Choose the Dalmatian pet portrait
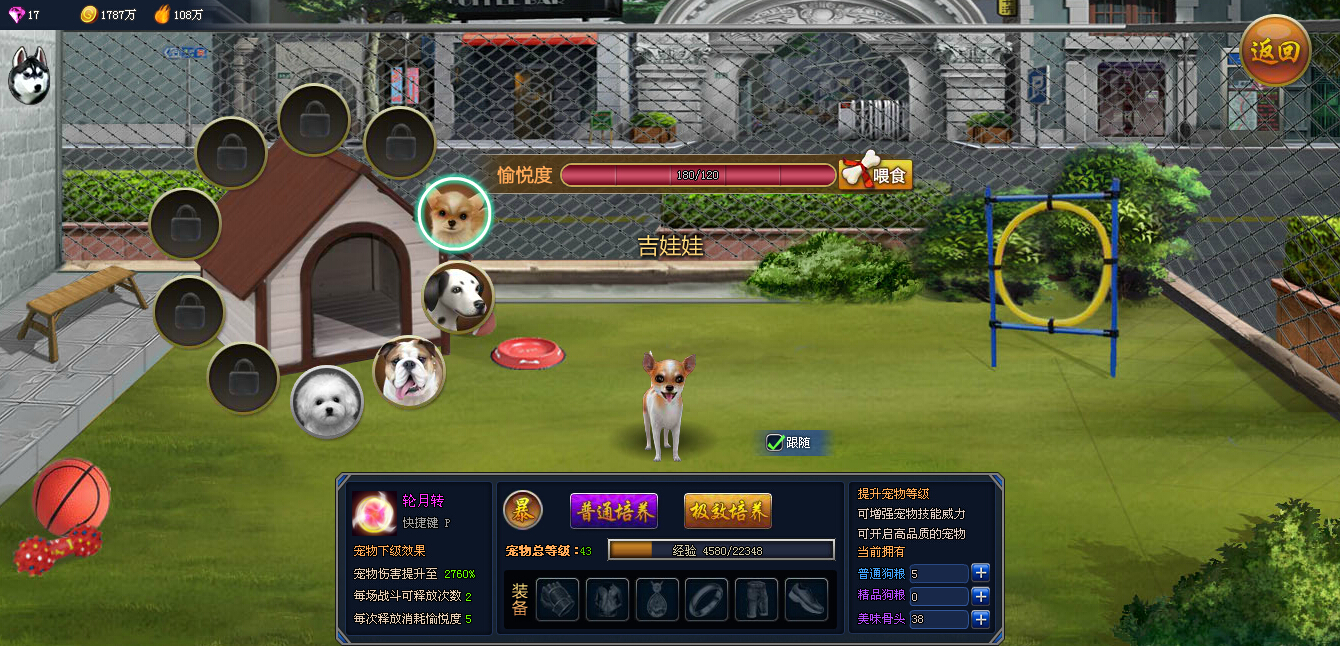 (458, 297)
